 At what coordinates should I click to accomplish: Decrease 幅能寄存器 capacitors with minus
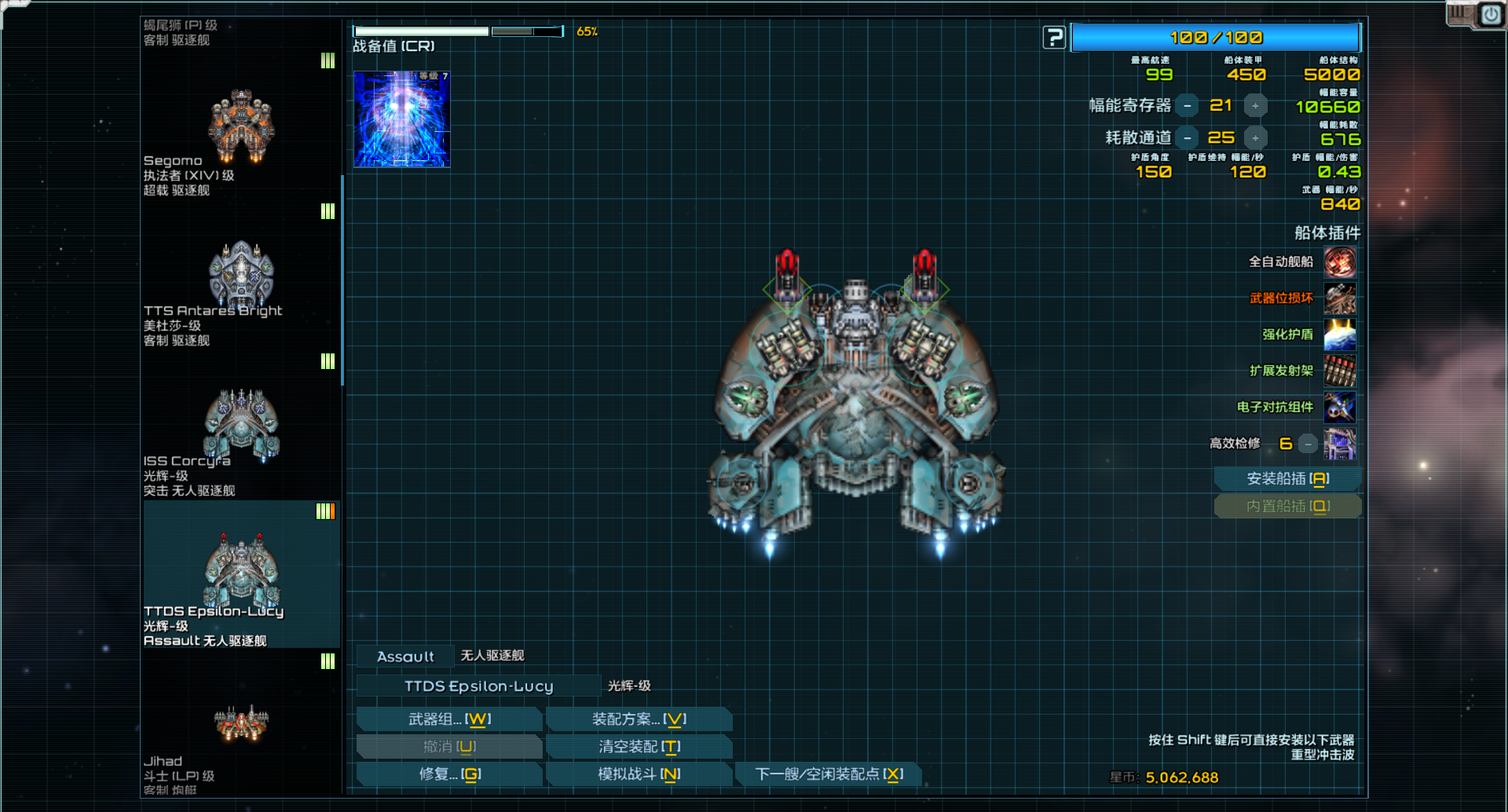point(1188,106)
